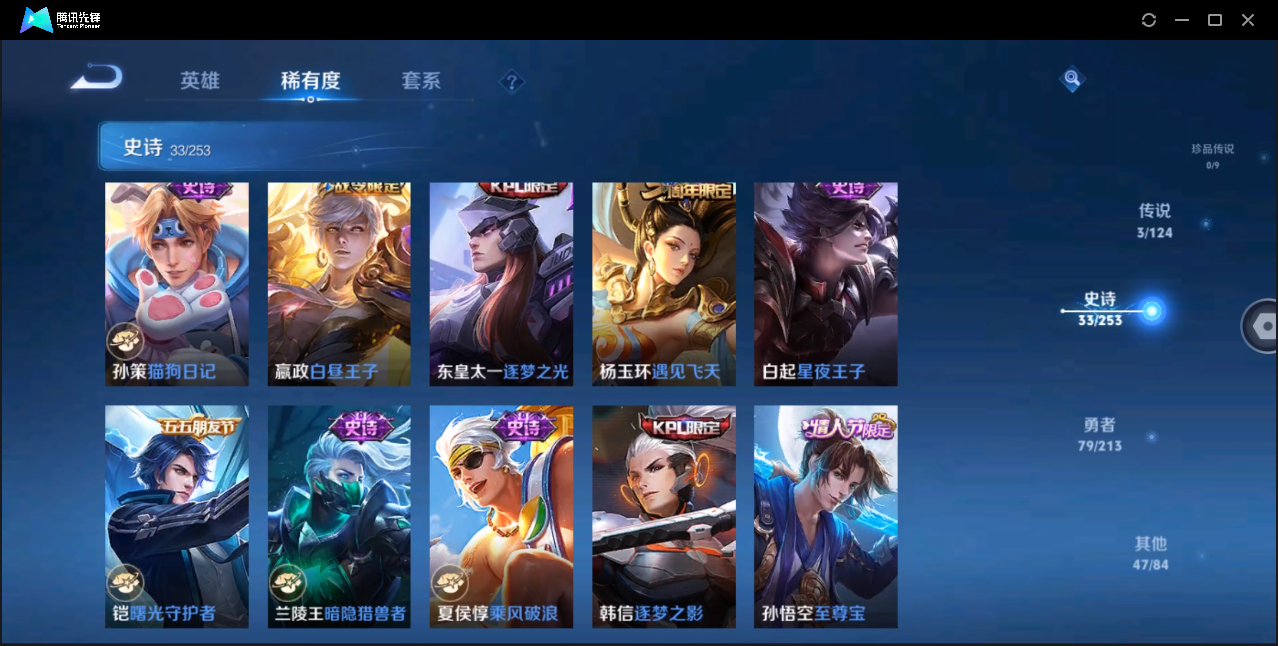Select the 稀有度 tab
This screenshot has width=1278, height=646.
coord(310,81)
